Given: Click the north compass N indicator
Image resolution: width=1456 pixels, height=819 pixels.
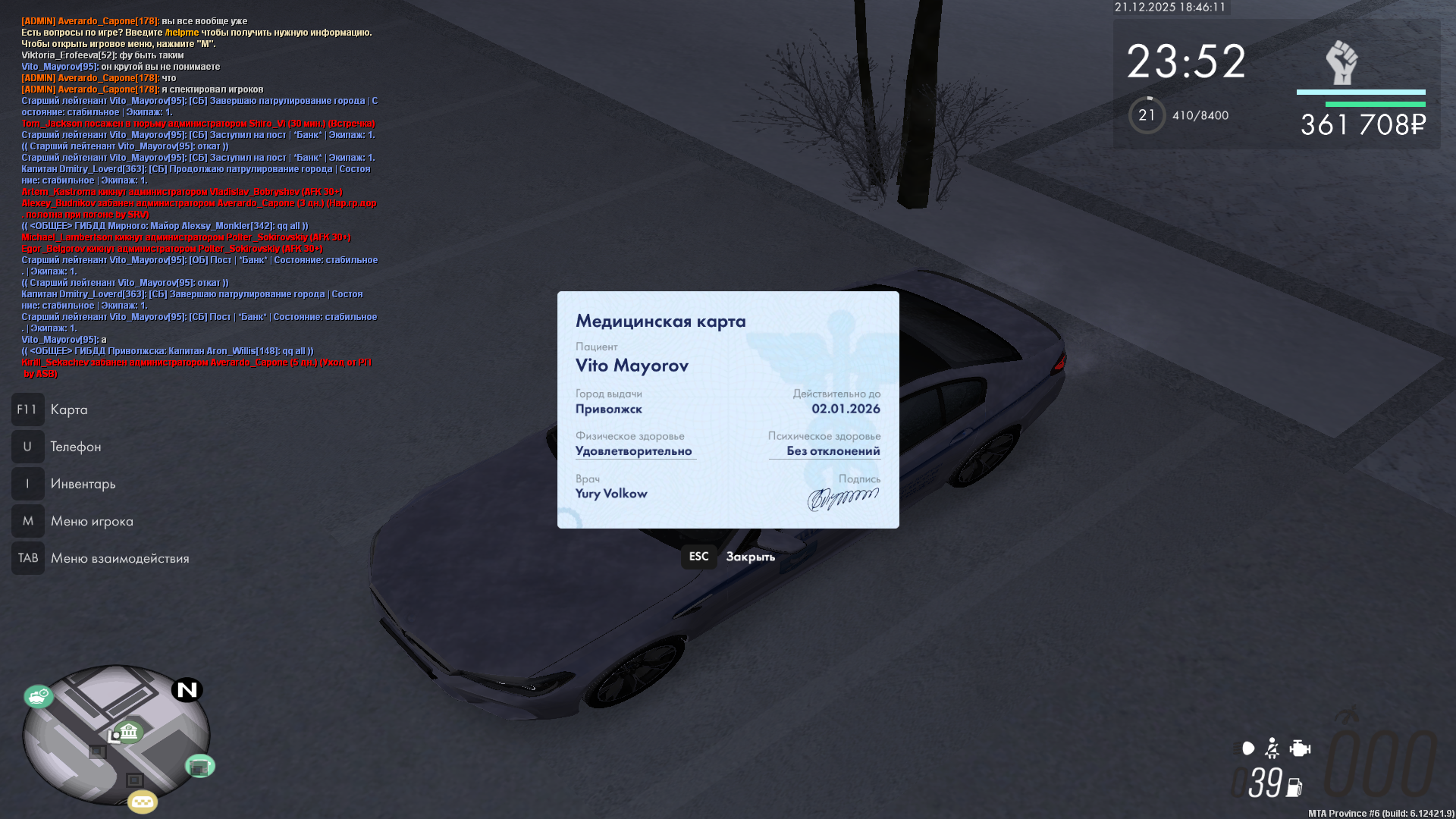Looking at the screenshot, I should coord(187,690).
